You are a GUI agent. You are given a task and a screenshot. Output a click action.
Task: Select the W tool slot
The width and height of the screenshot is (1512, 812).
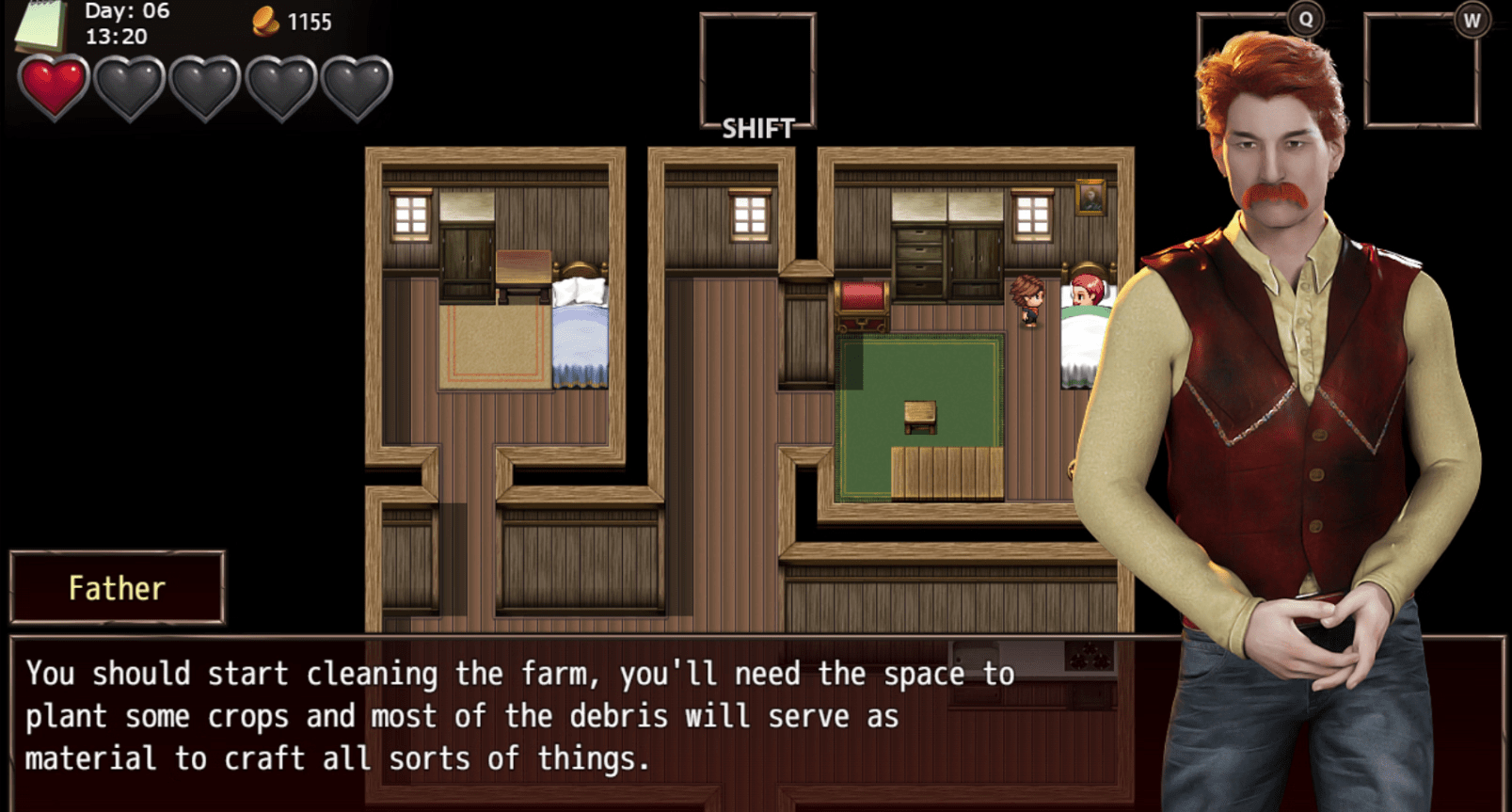point(1421,72)
